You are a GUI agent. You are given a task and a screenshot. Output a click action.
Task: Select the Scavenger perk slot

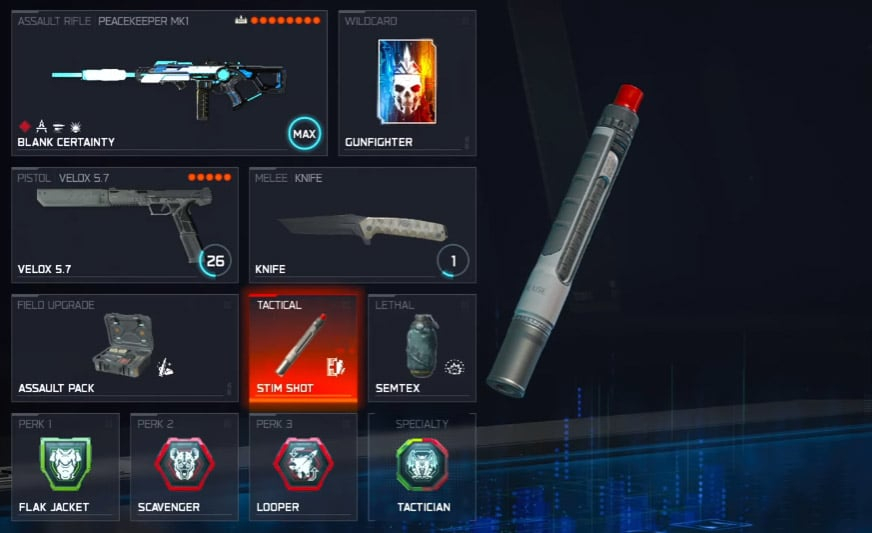(184, 467)
